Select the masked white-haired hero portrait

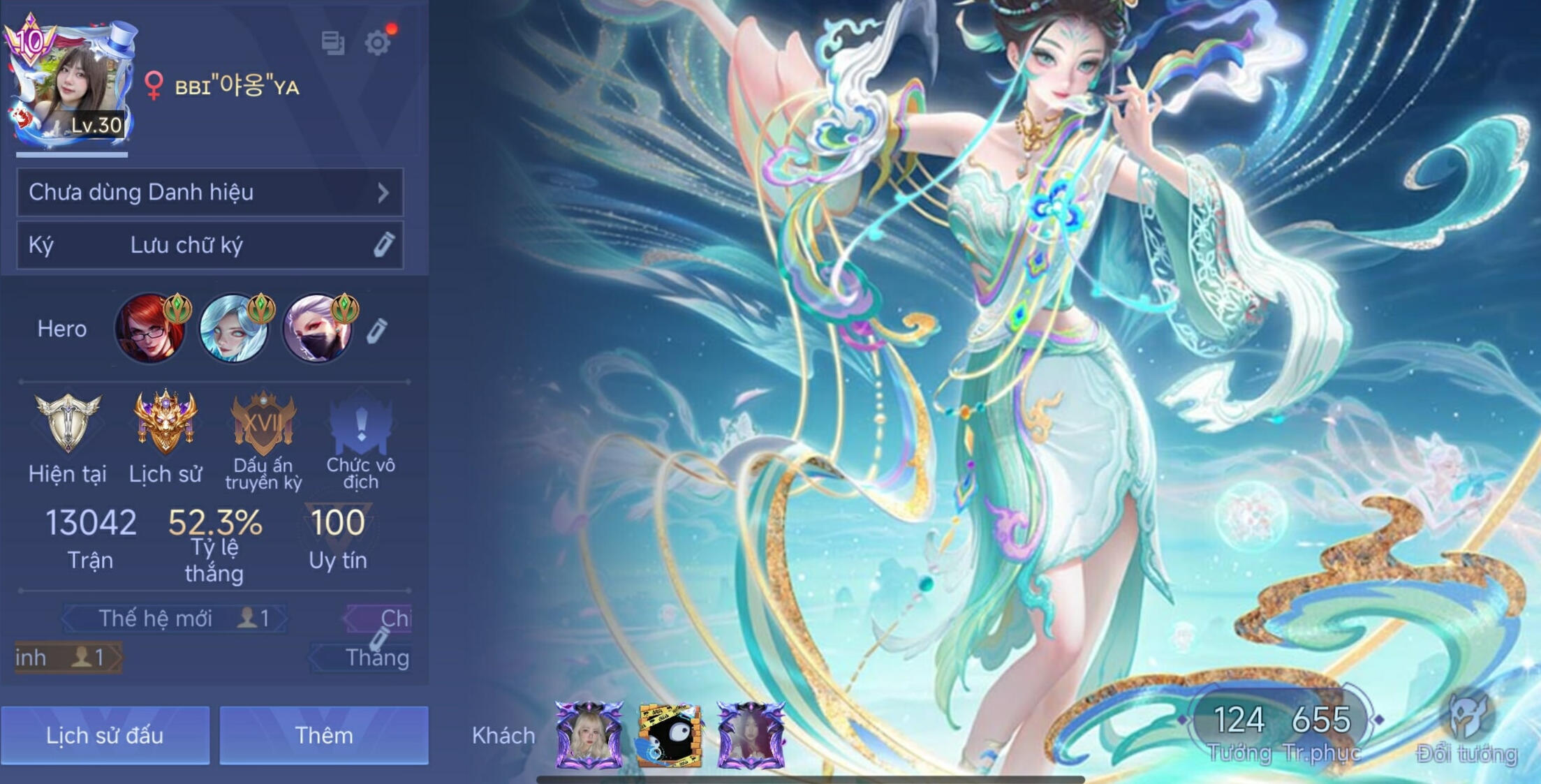point(318,329)
